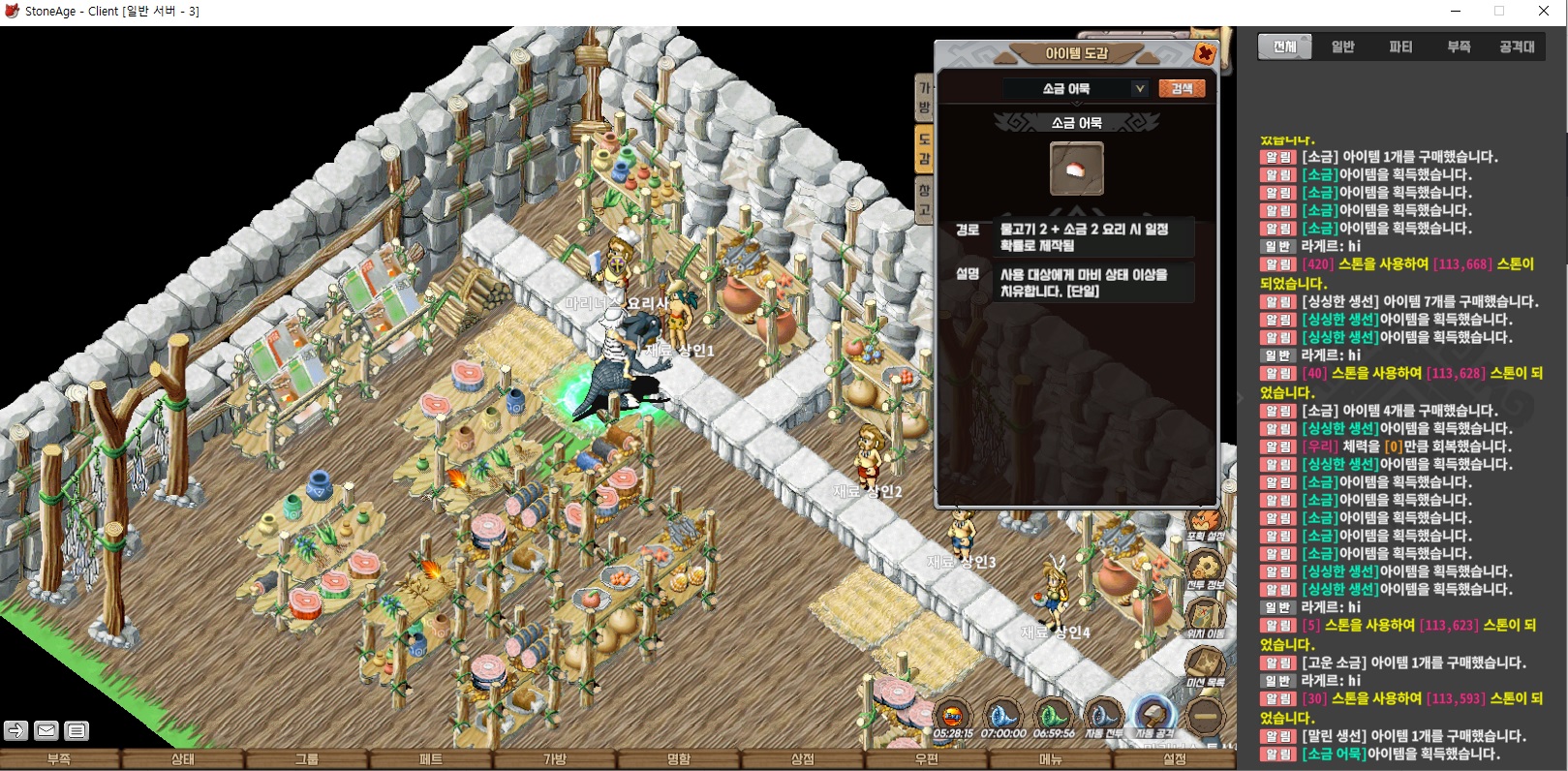1568x771 pixels.
Task: Select the 공격대 chat tab
Action: pos(1517,46)
